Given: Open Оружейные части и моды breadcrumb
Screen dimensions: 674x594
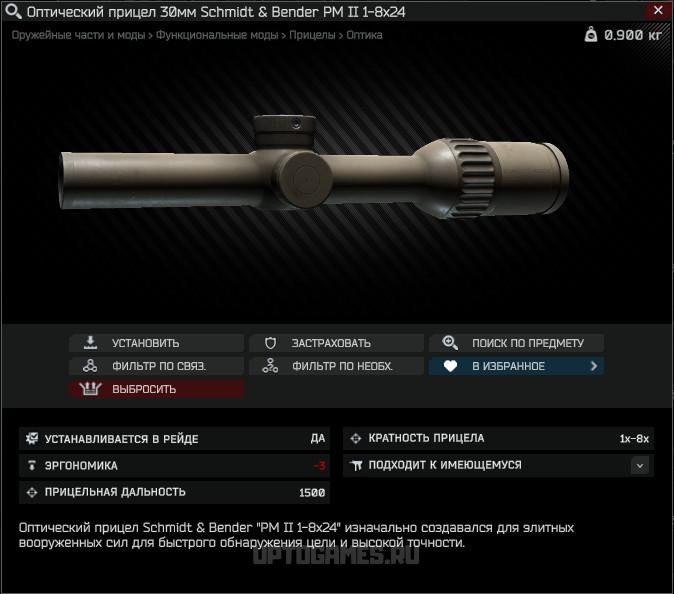Looking at the screenshot, I should click(x=79, y=35).
